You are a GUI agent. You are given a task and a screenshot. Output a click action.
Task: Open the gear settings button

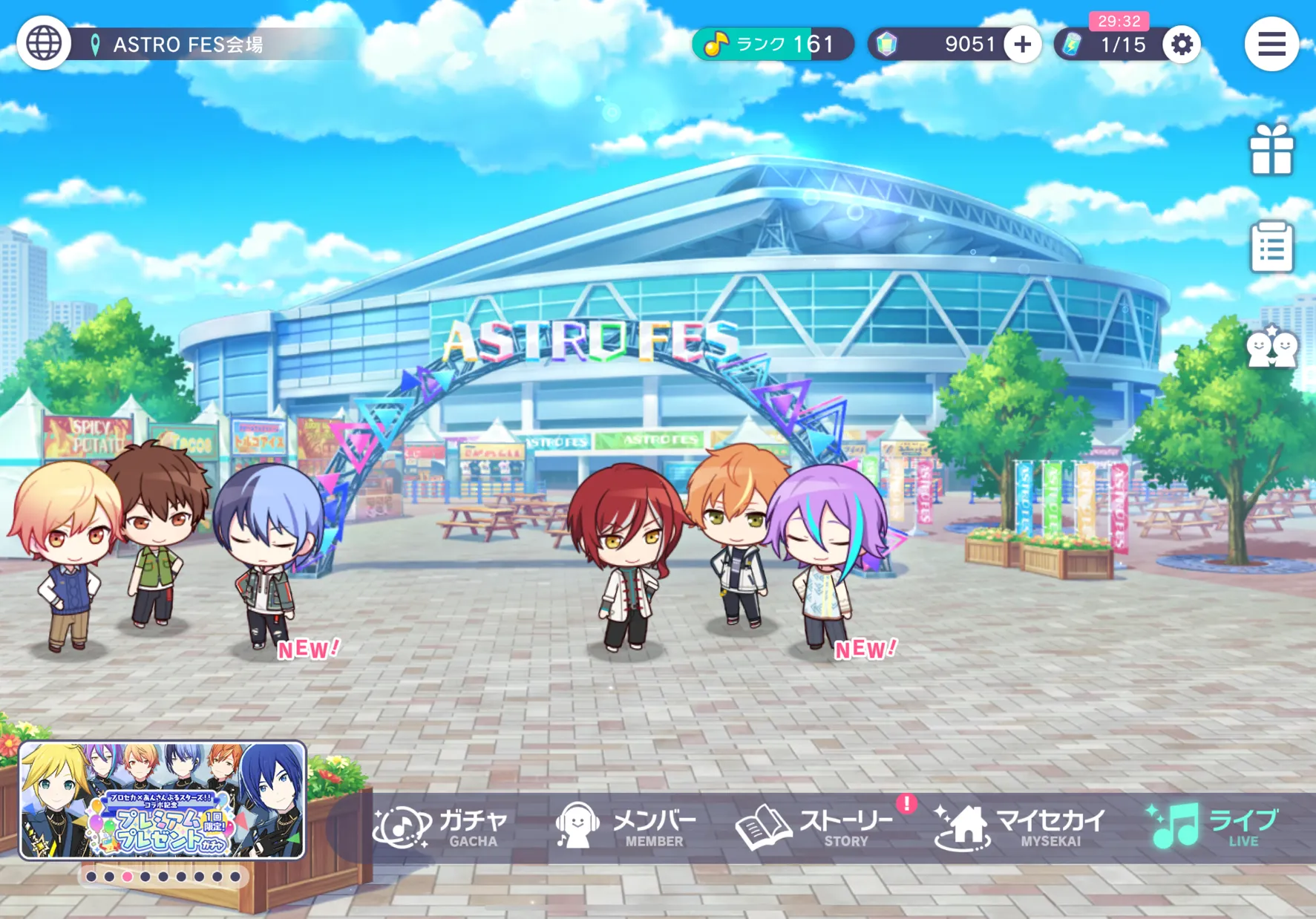(1181, 45)
